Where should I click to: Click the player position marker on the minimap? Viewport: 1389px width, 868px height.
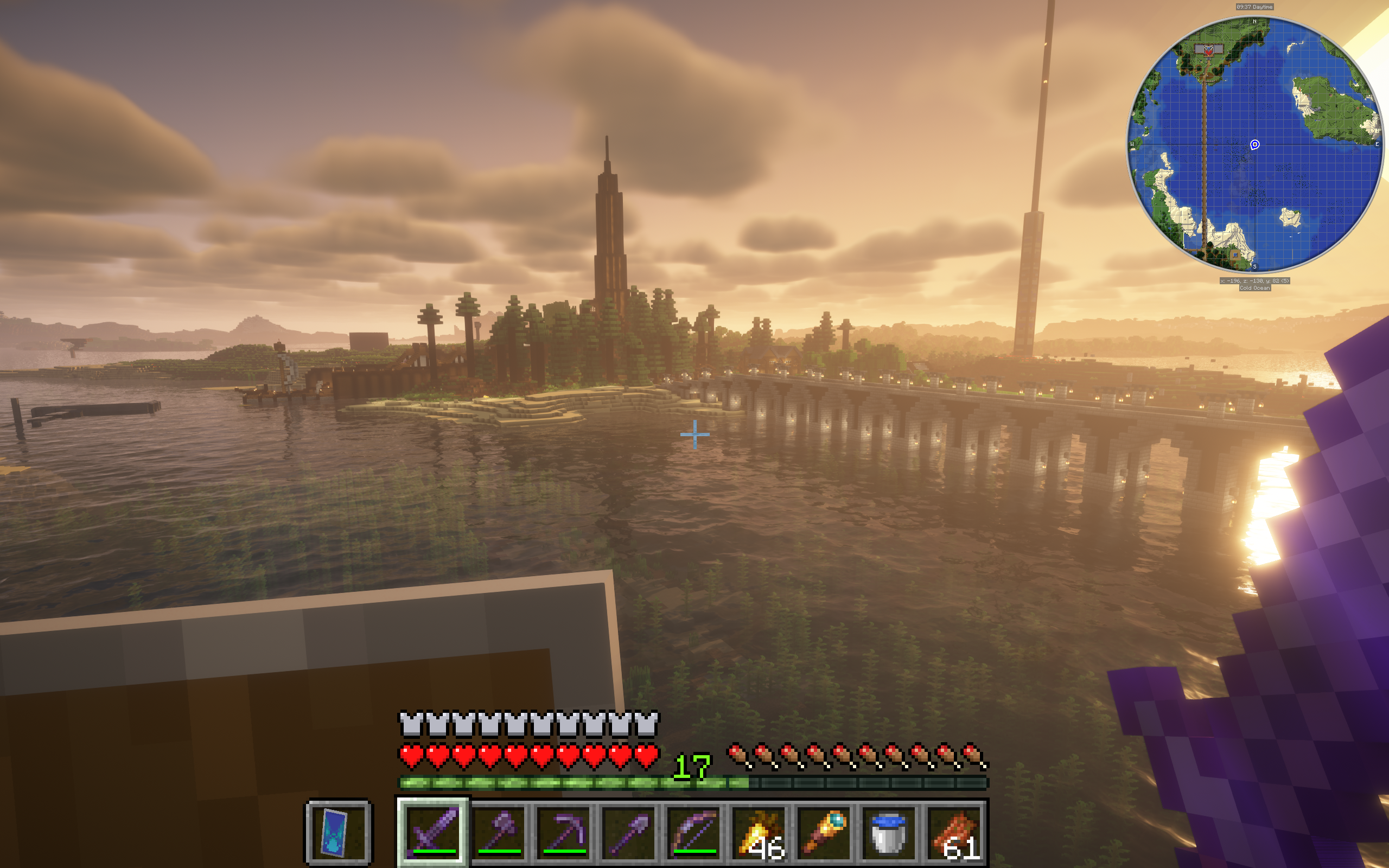click(1254, 145)
